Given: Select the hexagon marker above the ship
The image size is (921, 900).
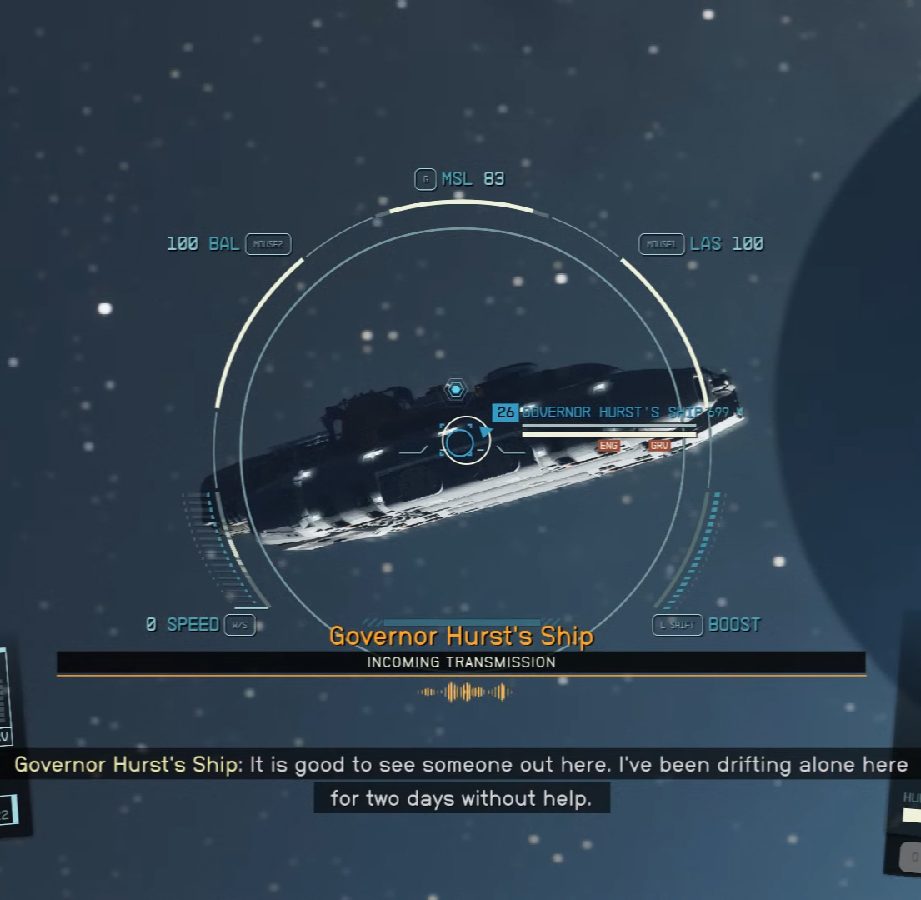Looking at the screenshot, I should tap(456, 388).
